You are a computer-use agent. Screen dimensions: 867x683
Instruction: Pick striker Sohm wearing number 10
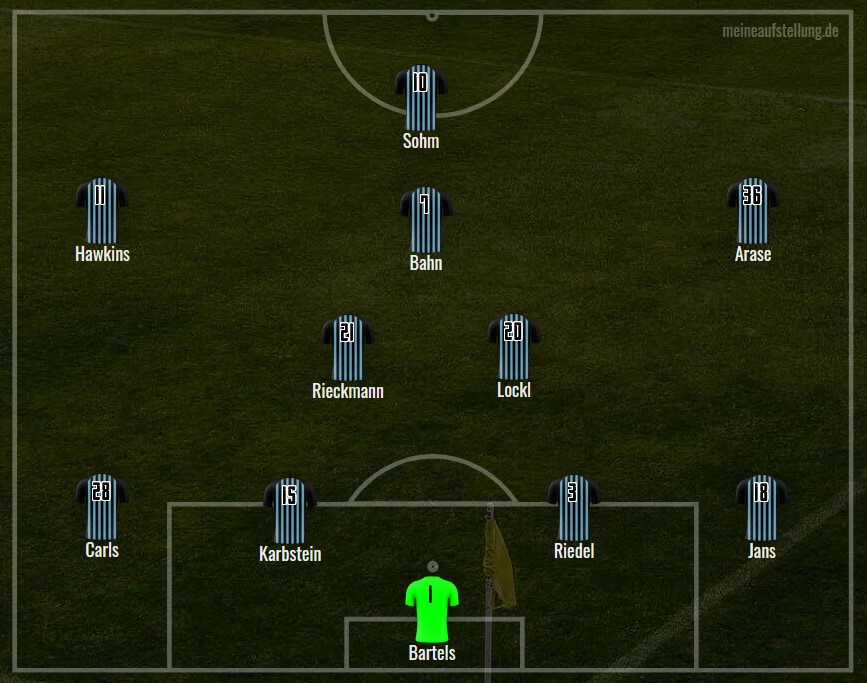coord(421,98)
